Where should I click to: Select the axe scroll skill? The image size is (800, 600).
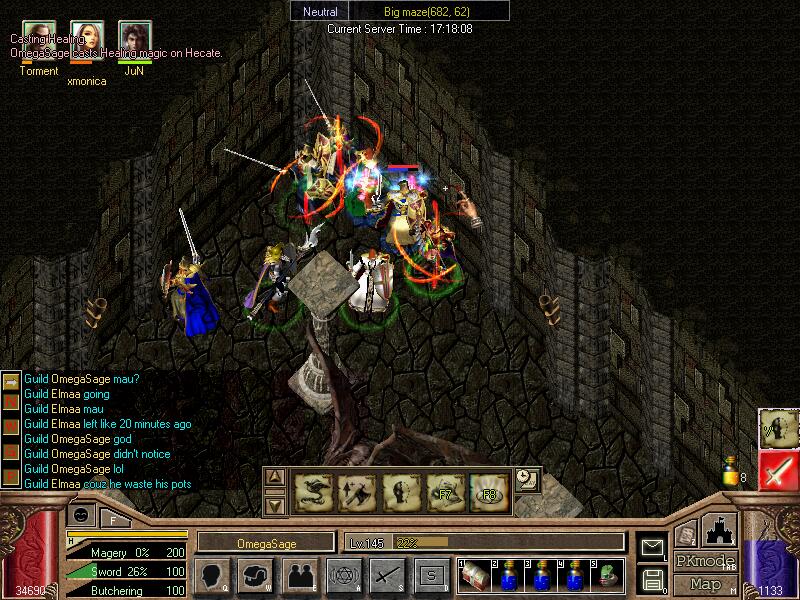(x=356, y=490)
